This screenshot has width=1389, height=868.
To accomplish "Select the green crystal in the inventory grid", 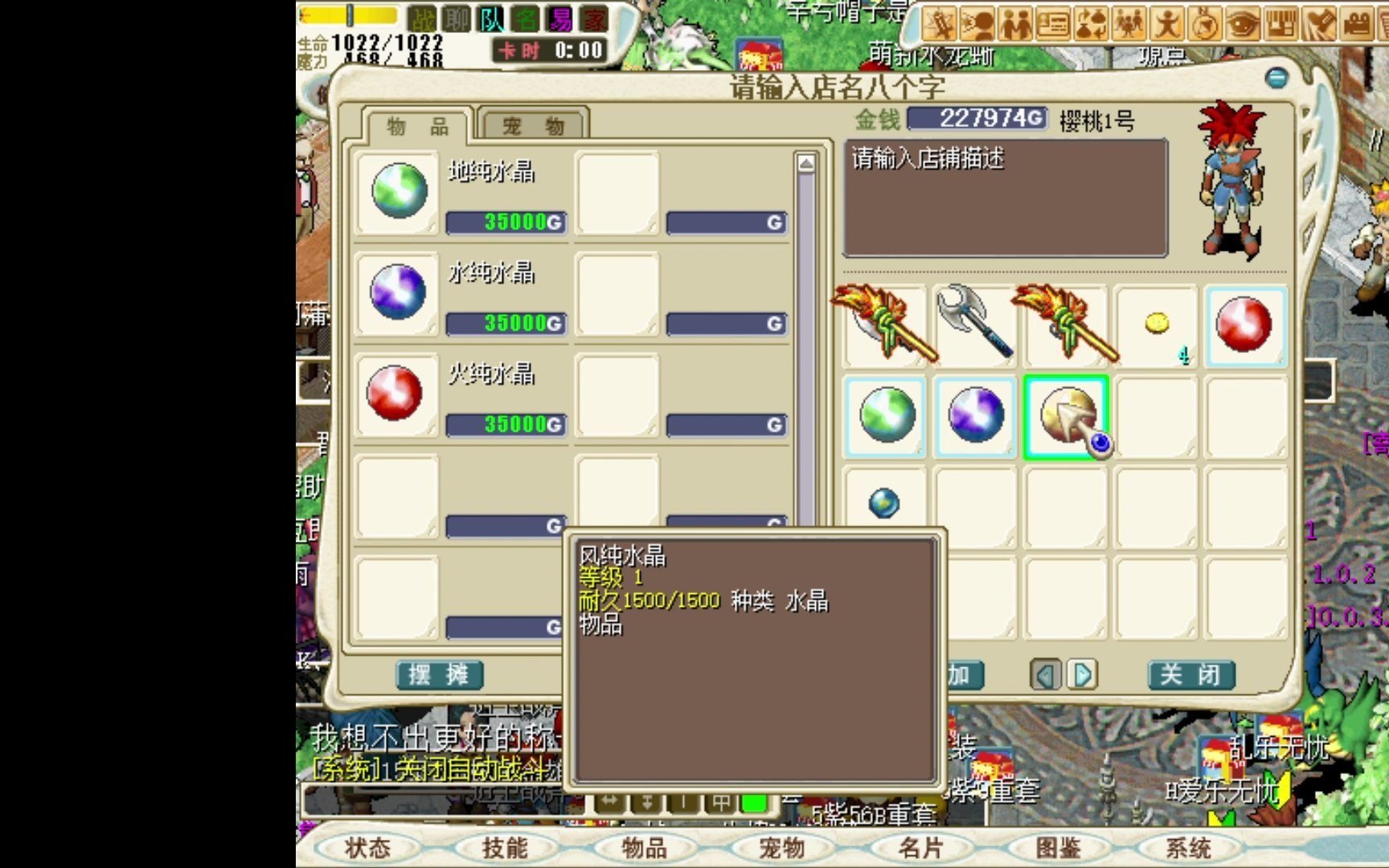I will (x=886, y=416).
